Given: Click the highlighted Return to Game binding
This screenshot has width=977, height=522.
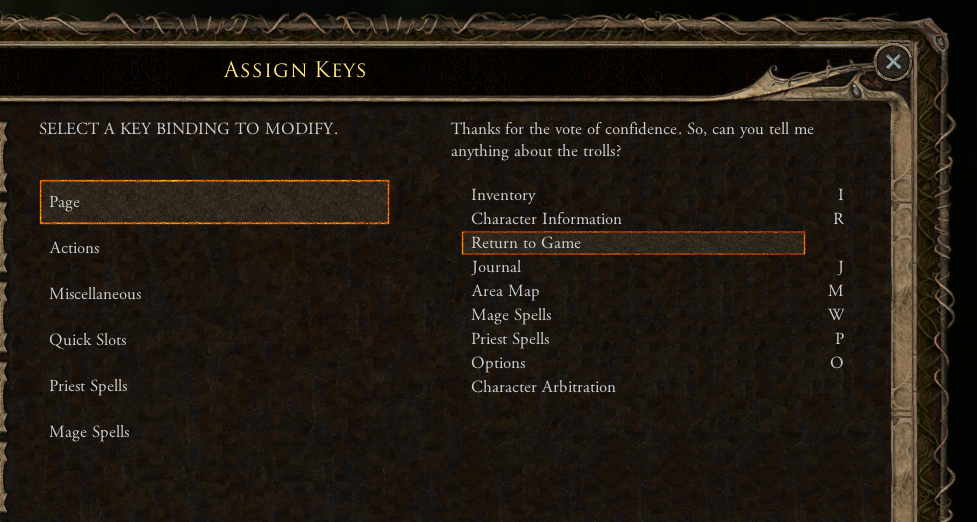Looking at the screenshot, I should point(632,243).
